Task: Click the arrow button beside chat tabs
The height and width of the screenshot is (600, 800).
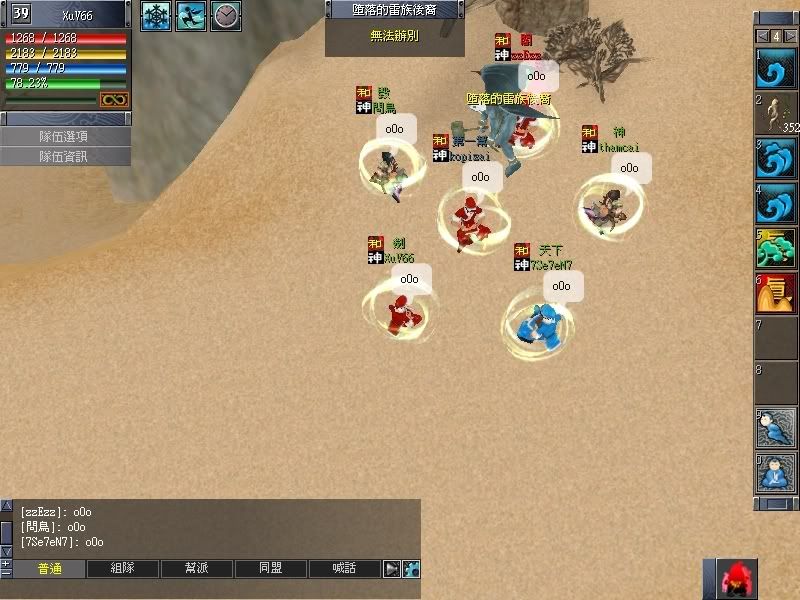Action: coord(392,569)
